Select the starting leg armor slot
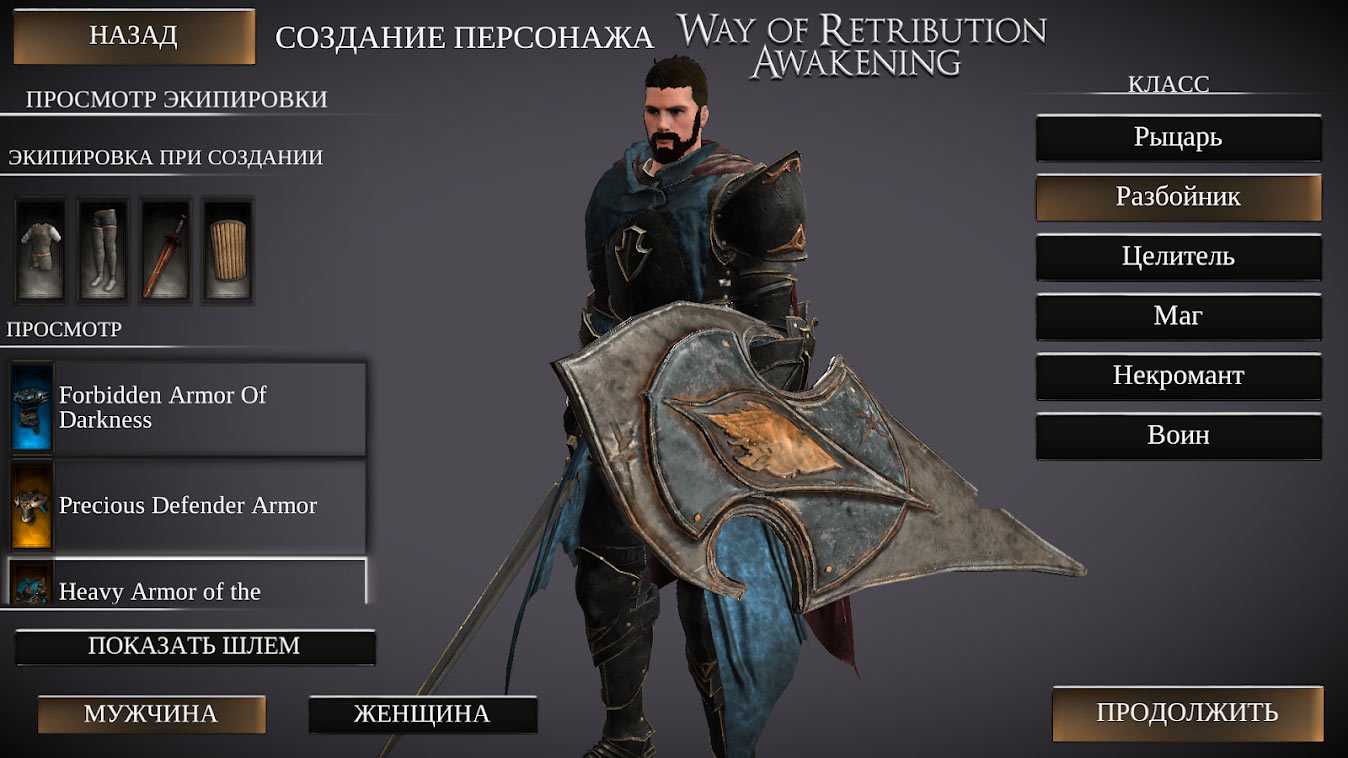The height and width of the screenshot is (758, 1348). pos(103,250)
